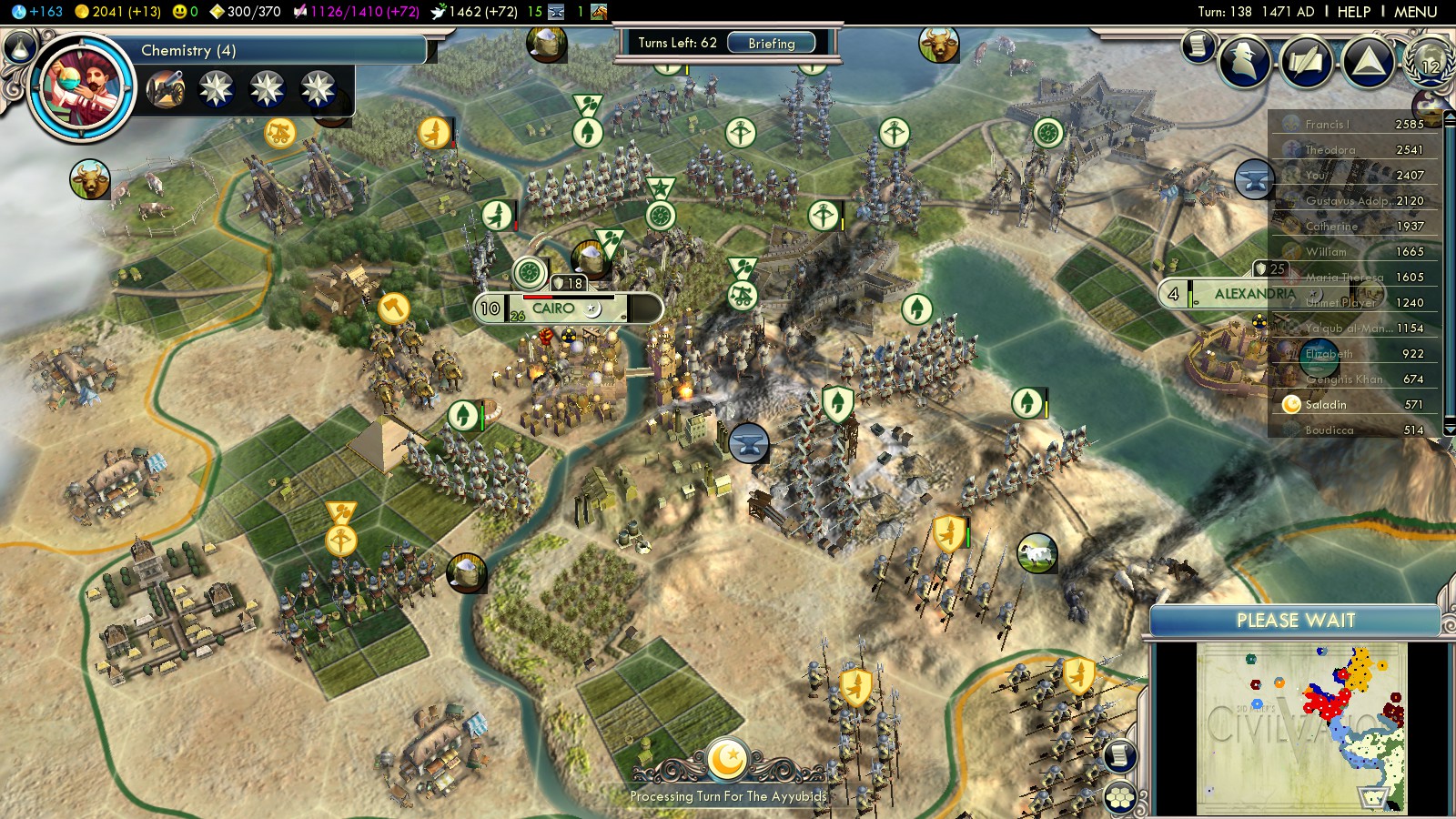Open the Chemistry research portrait
Viewport: 1456px width, 819px height.
tap(82, 88)
